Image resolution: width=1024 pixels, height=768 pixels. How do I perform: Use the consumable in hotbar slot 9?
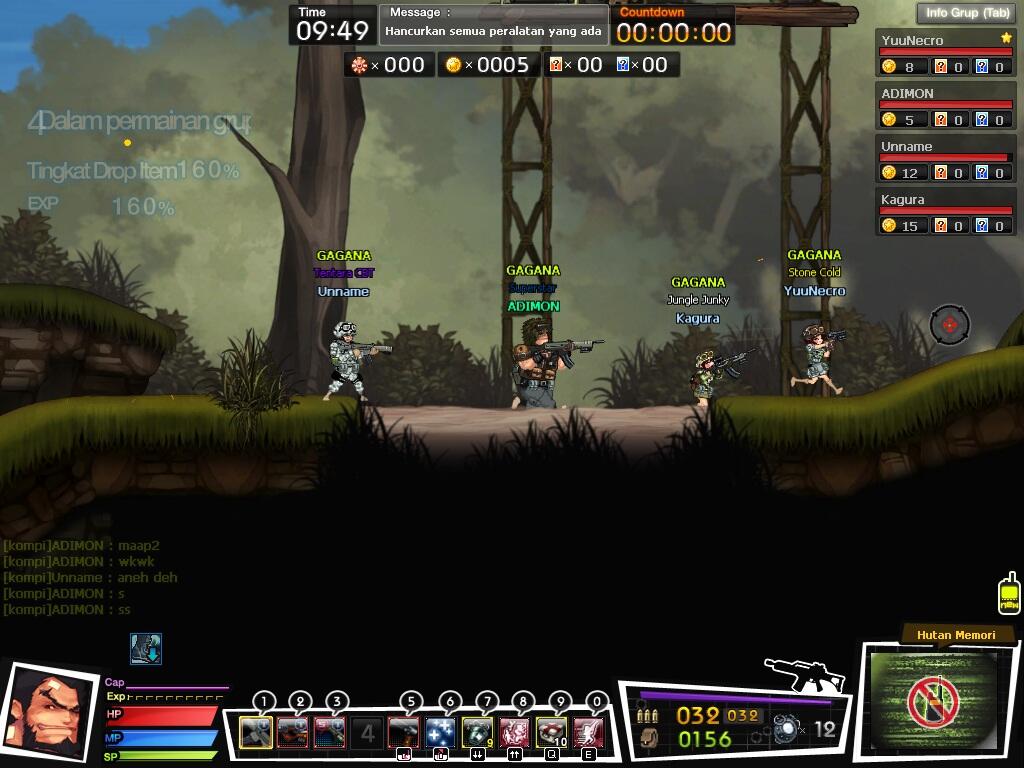pyautogui.click(x=552, y=732)
